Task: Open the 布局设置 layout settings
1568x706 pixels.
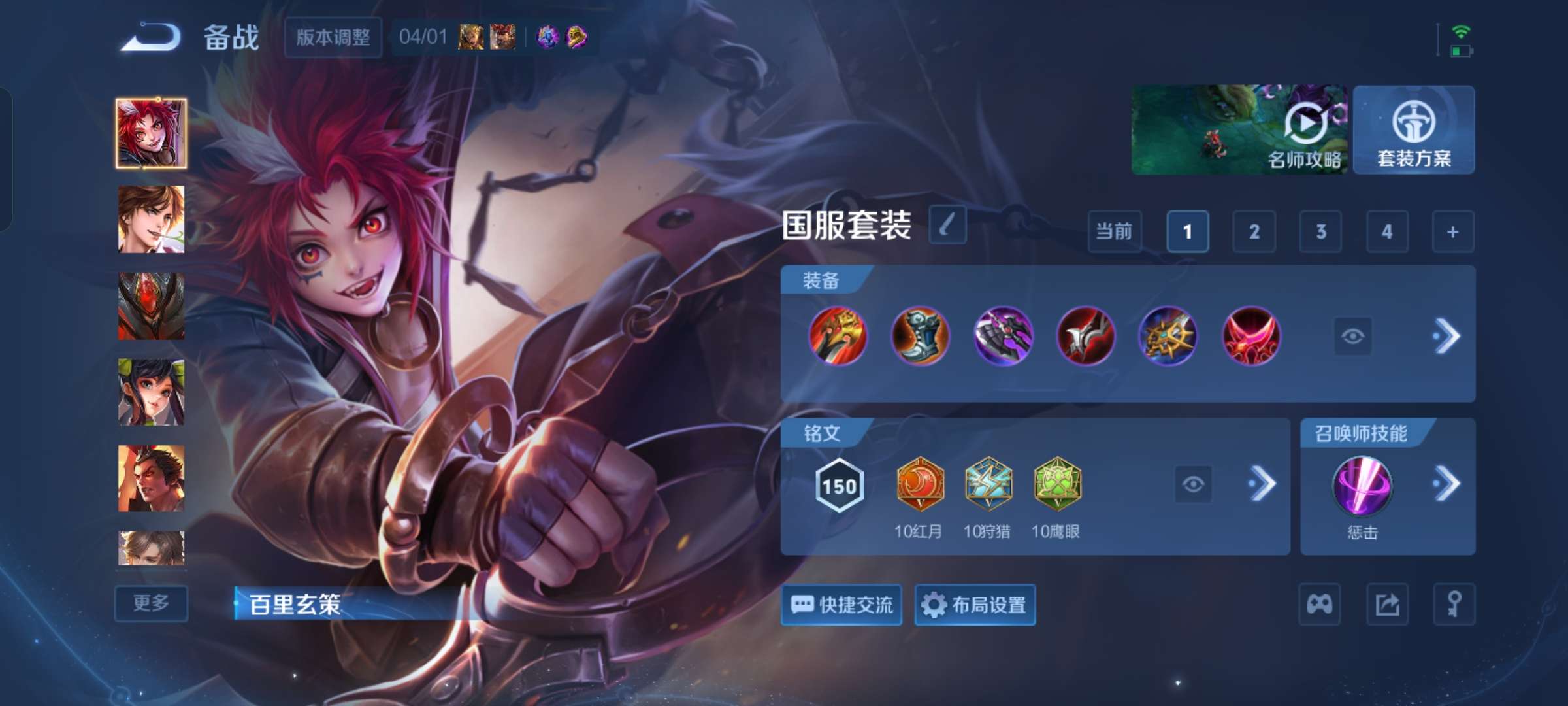Action: point(974,605)
